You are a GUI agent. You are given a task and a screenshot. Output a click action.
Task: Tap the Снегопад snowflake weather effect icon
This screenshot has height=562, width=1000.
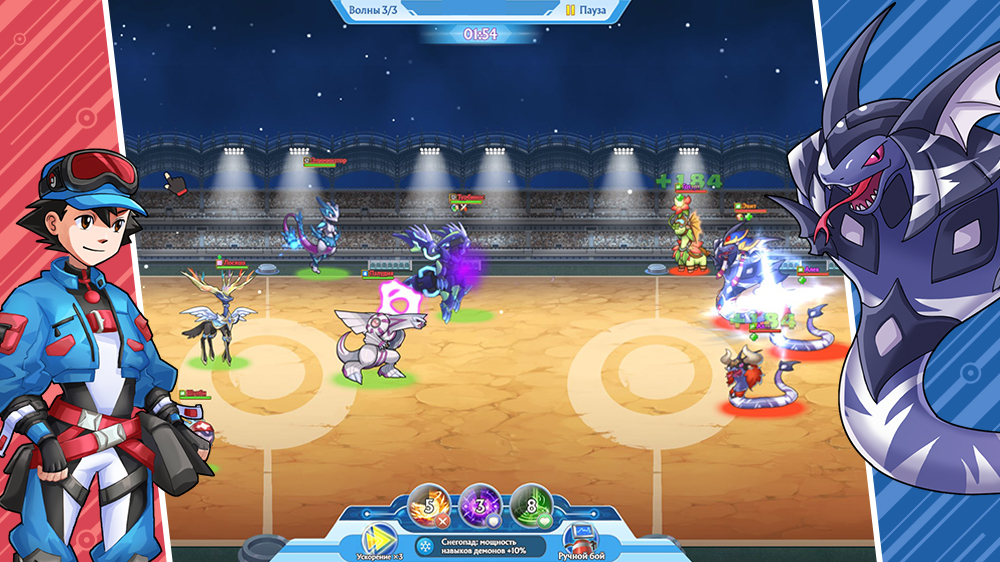coord(424,547)
